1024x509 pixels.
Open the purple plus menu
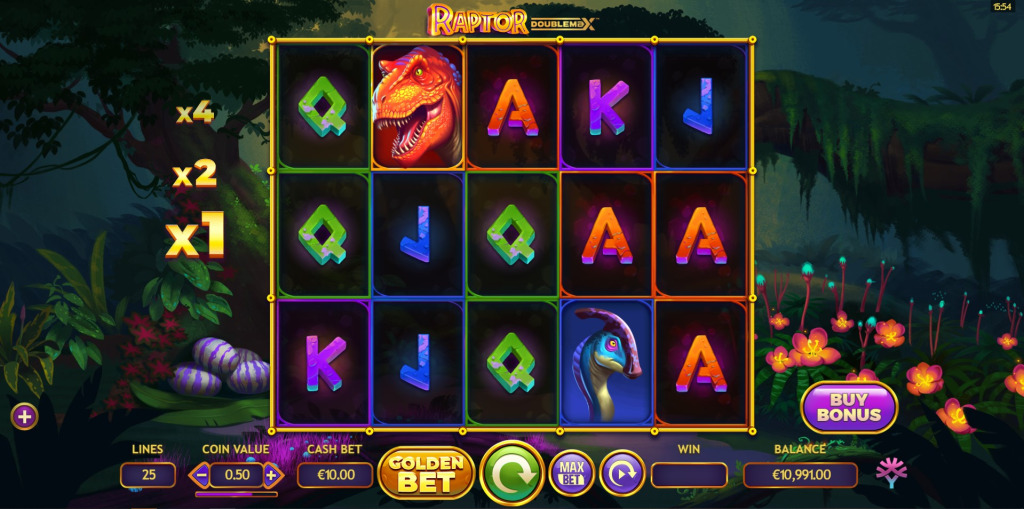click(25, 416)
